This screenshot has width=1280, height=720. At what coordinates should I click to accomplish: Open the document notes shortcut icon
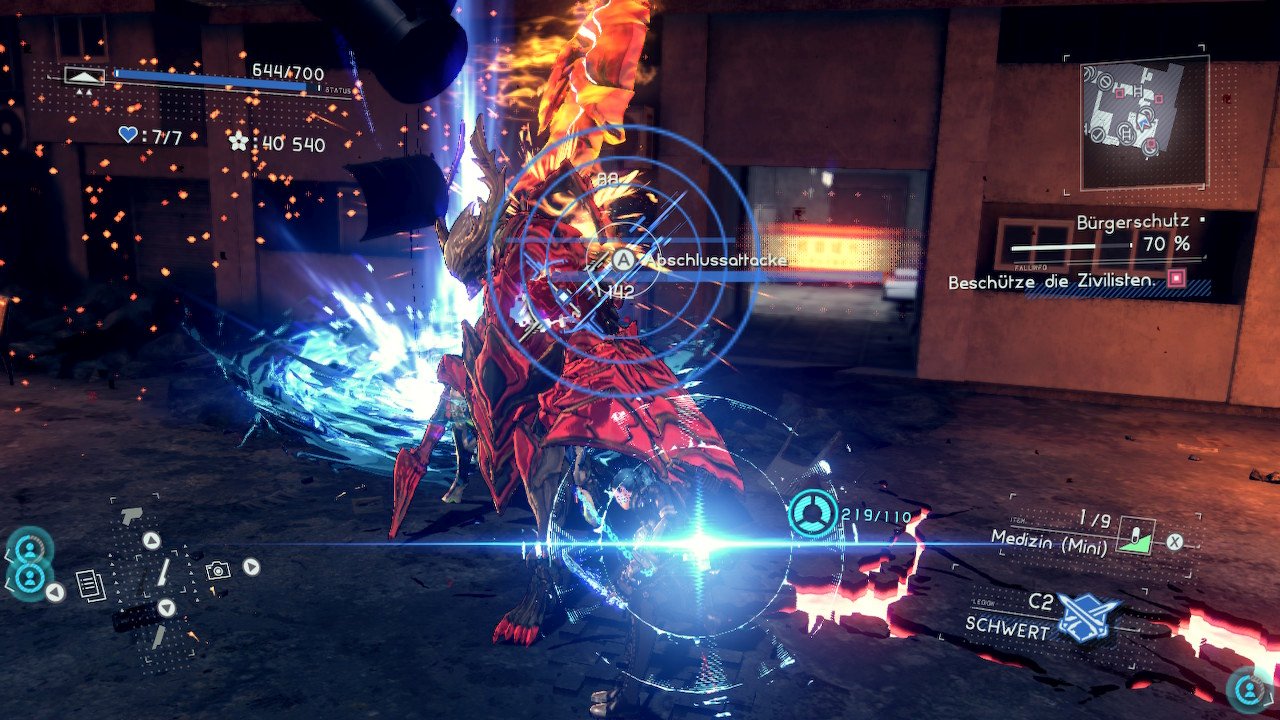(91, 585)
